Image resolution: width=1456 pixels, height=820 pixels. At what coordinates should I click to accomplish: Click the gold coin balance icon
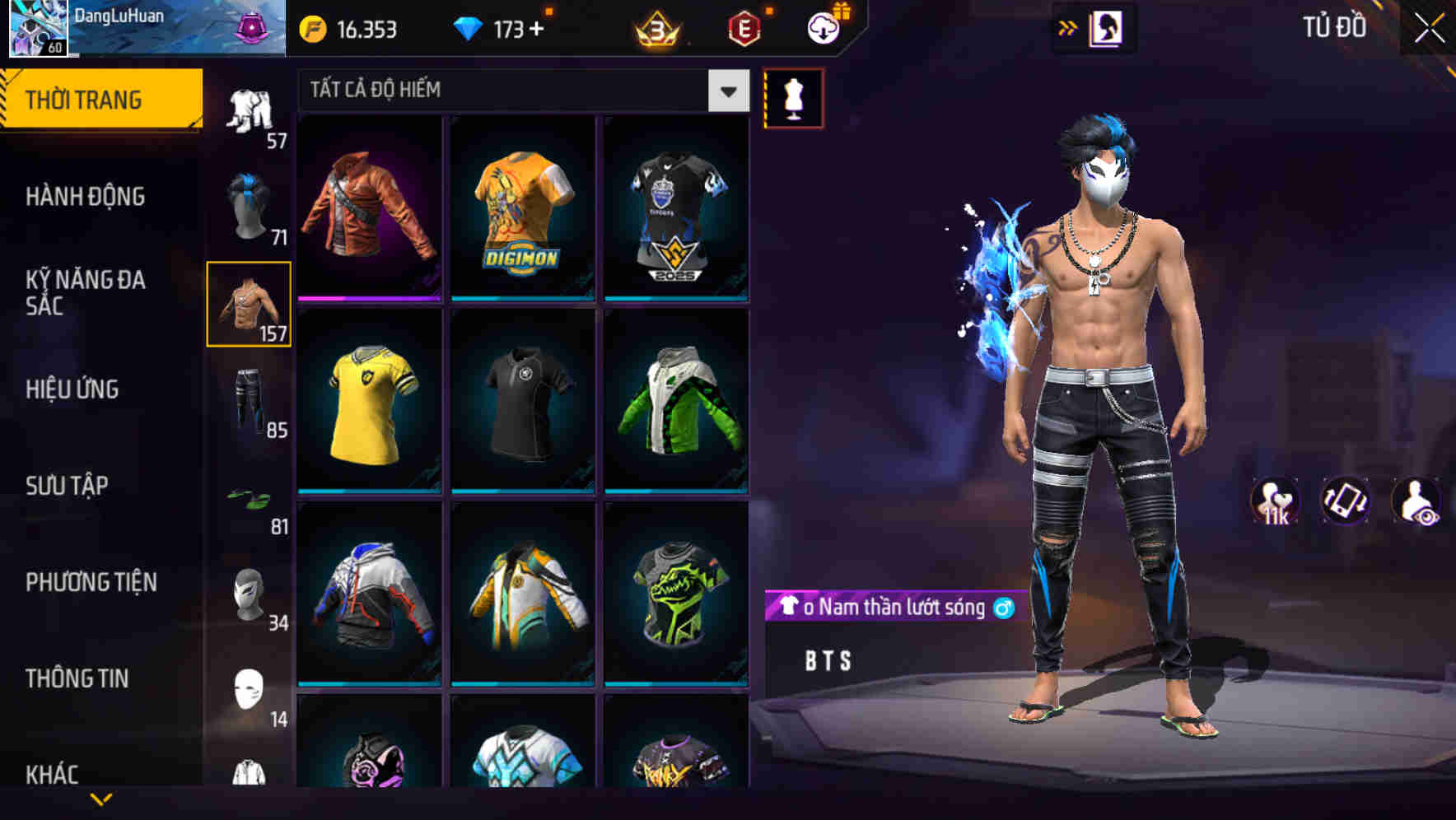pos(313,30)
